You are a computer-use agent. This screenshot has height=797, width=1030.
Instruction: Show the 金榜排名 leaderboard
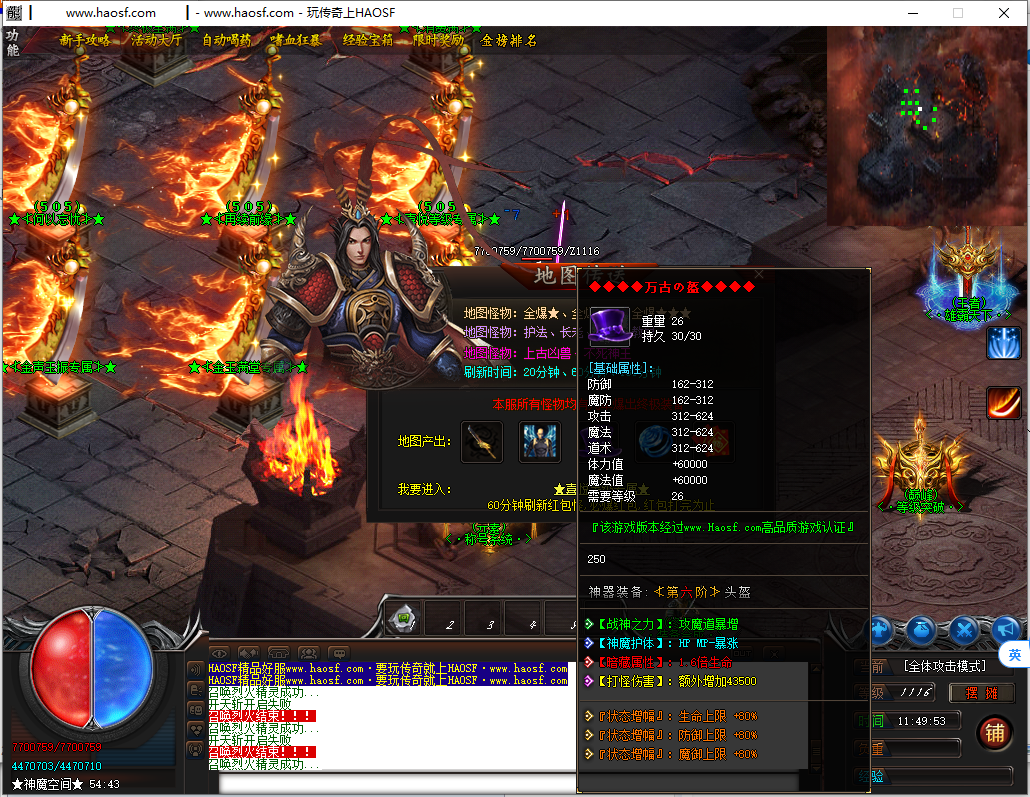point(509,40)
